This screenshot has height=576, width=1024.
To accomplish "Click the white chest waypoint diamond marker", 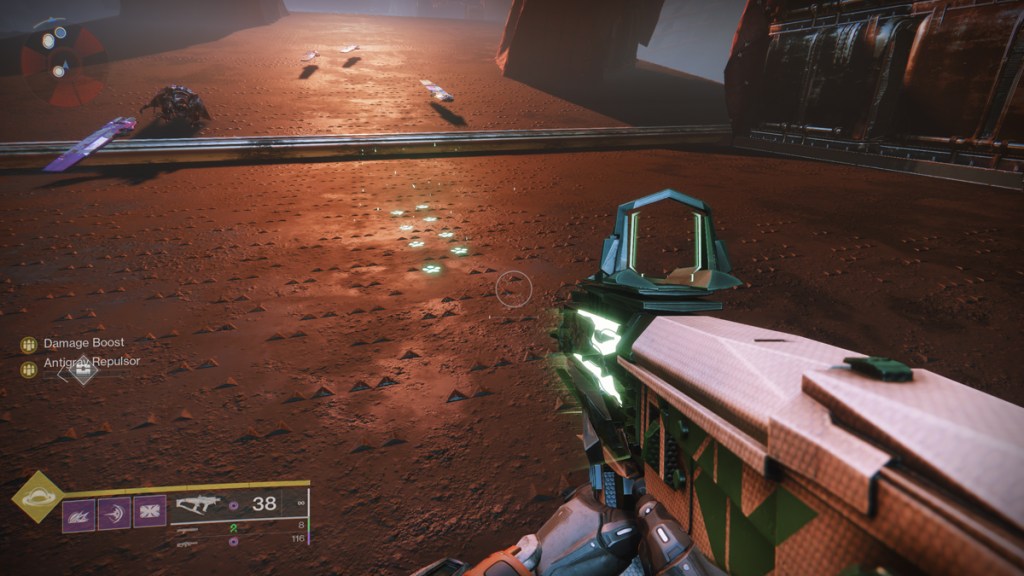I will (x=83, y=370).
